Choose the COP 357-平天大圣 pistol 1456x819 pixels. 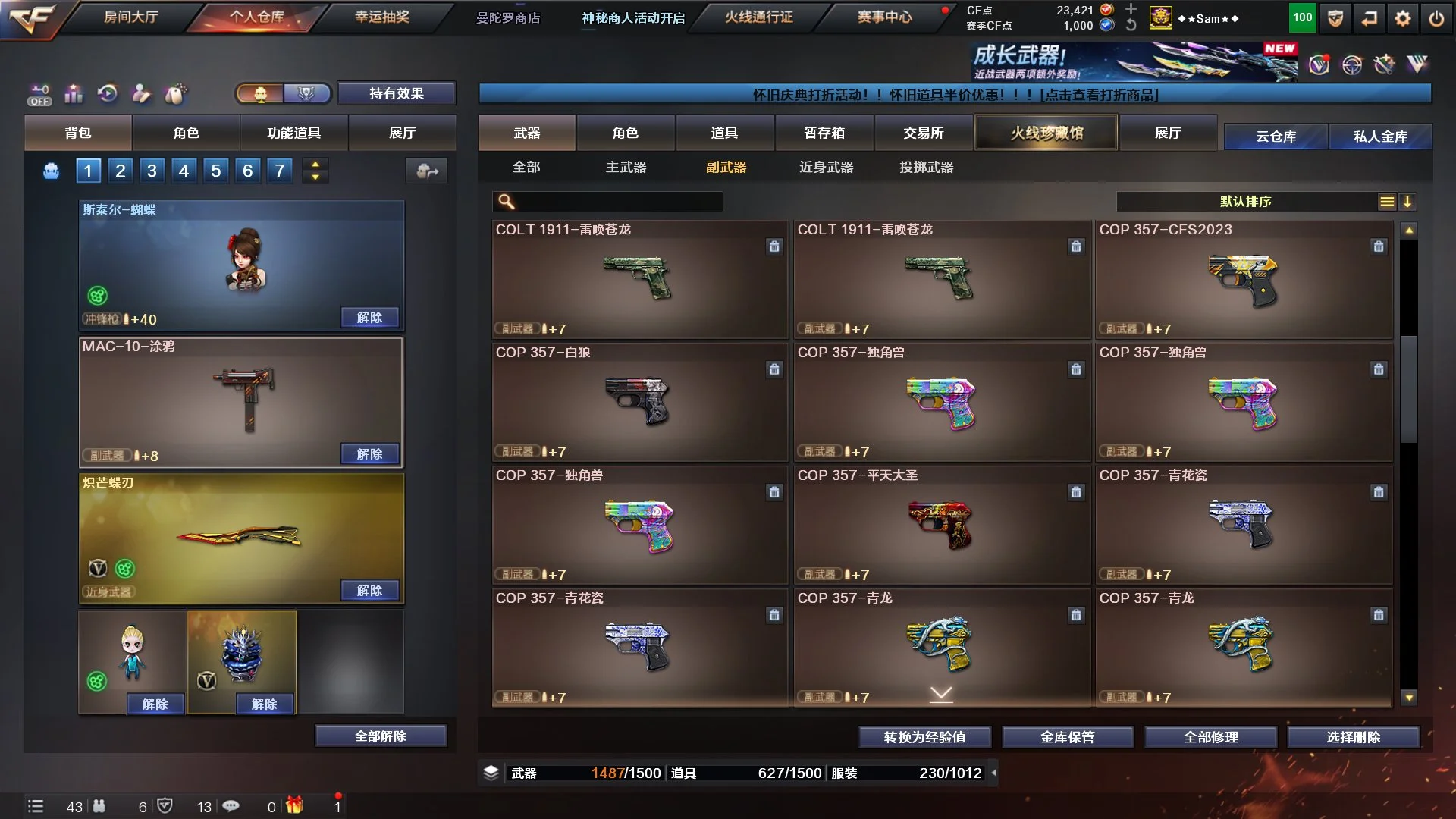(x=941, y=525)
